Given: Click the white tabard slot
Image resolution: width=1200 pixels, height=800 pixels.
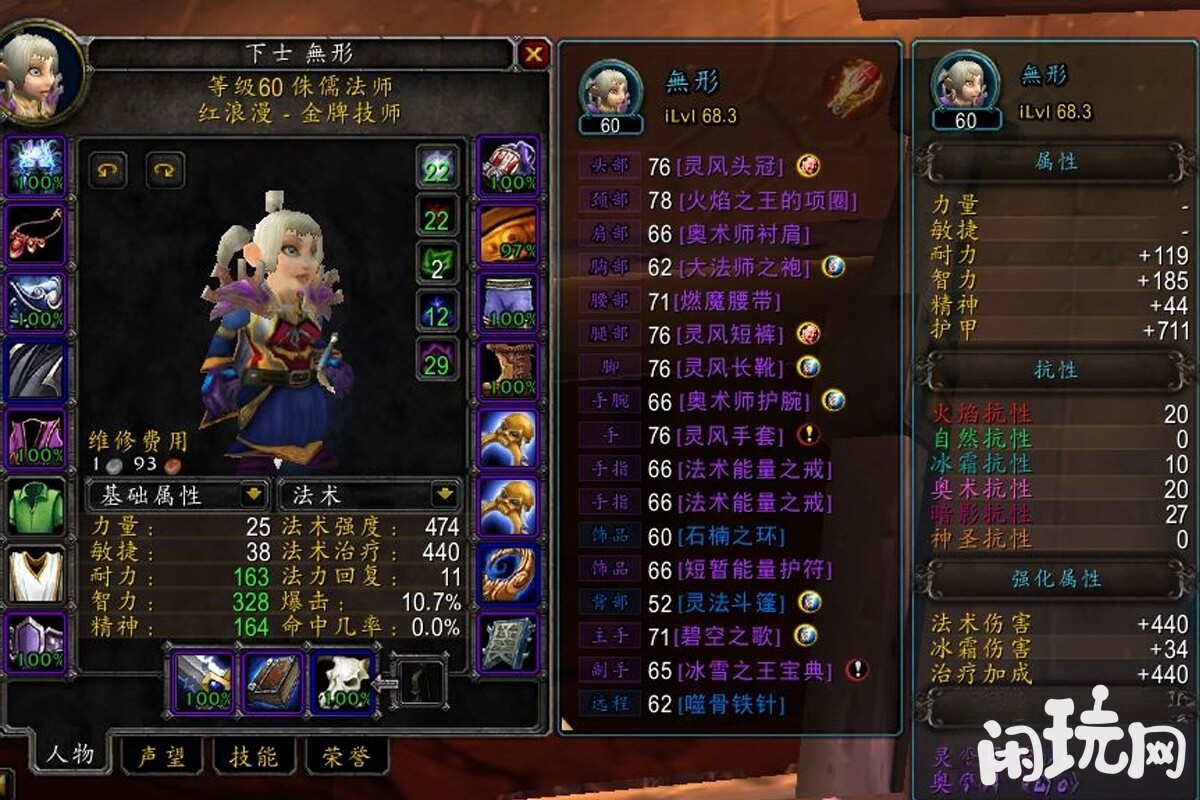Looking at the screenshot, I should pos(36,574).
